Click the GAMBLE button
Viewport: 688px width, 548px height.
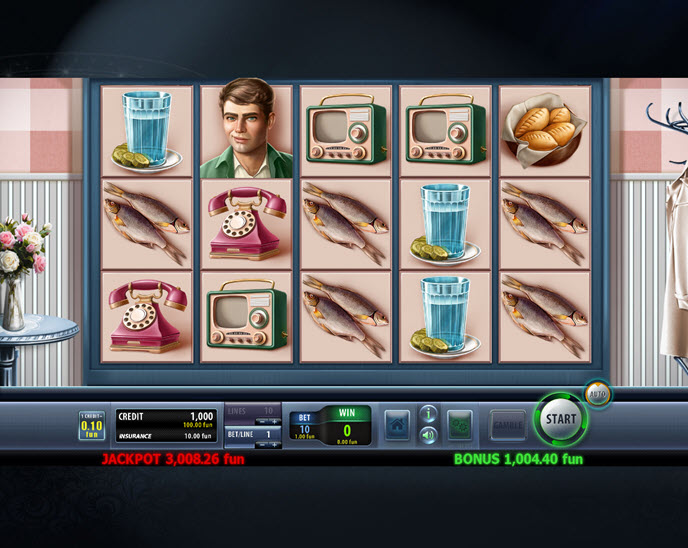pos(507,424)
